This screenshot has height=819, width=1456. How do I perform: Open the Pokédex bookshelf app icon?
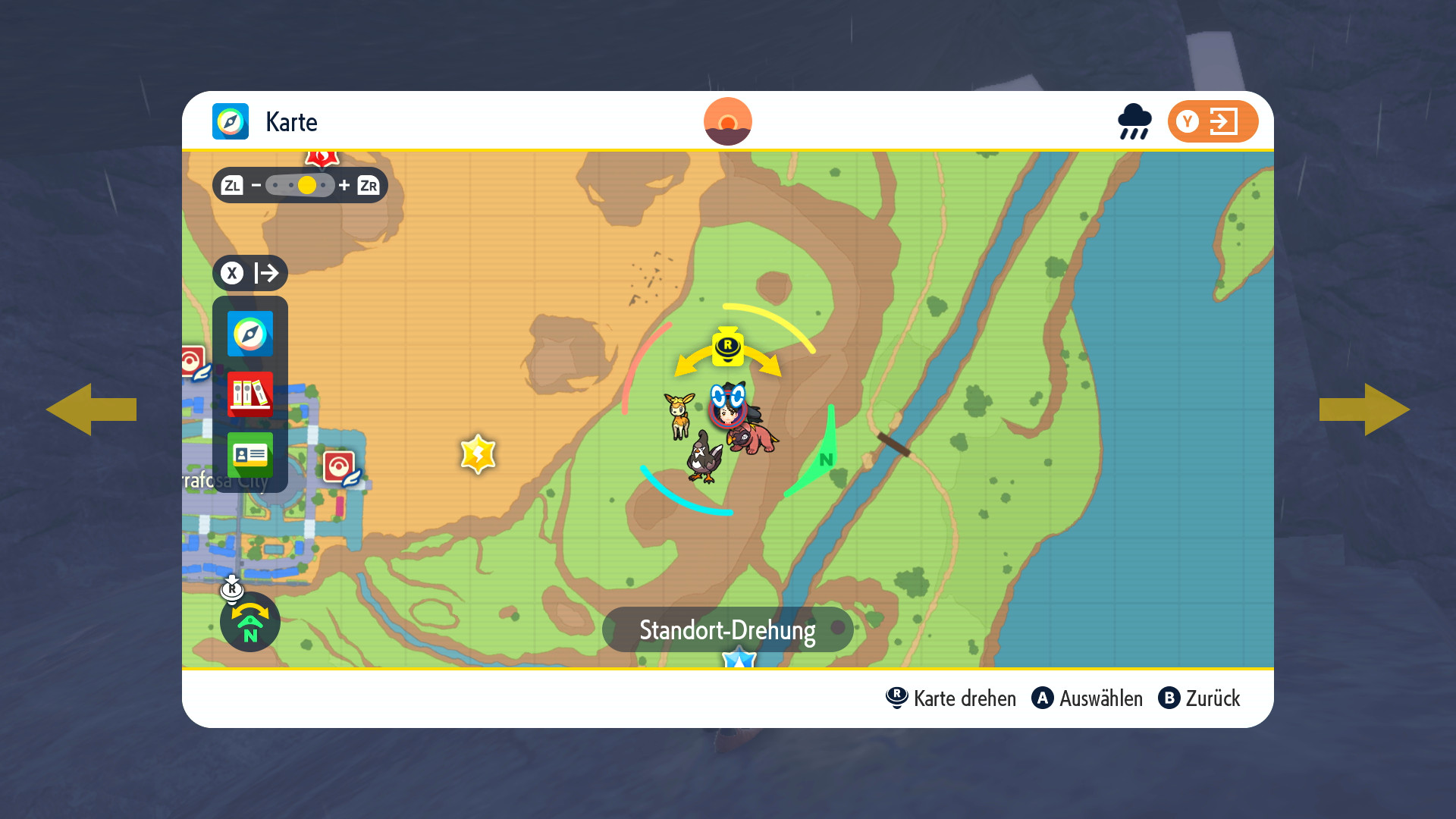point(249,394)
